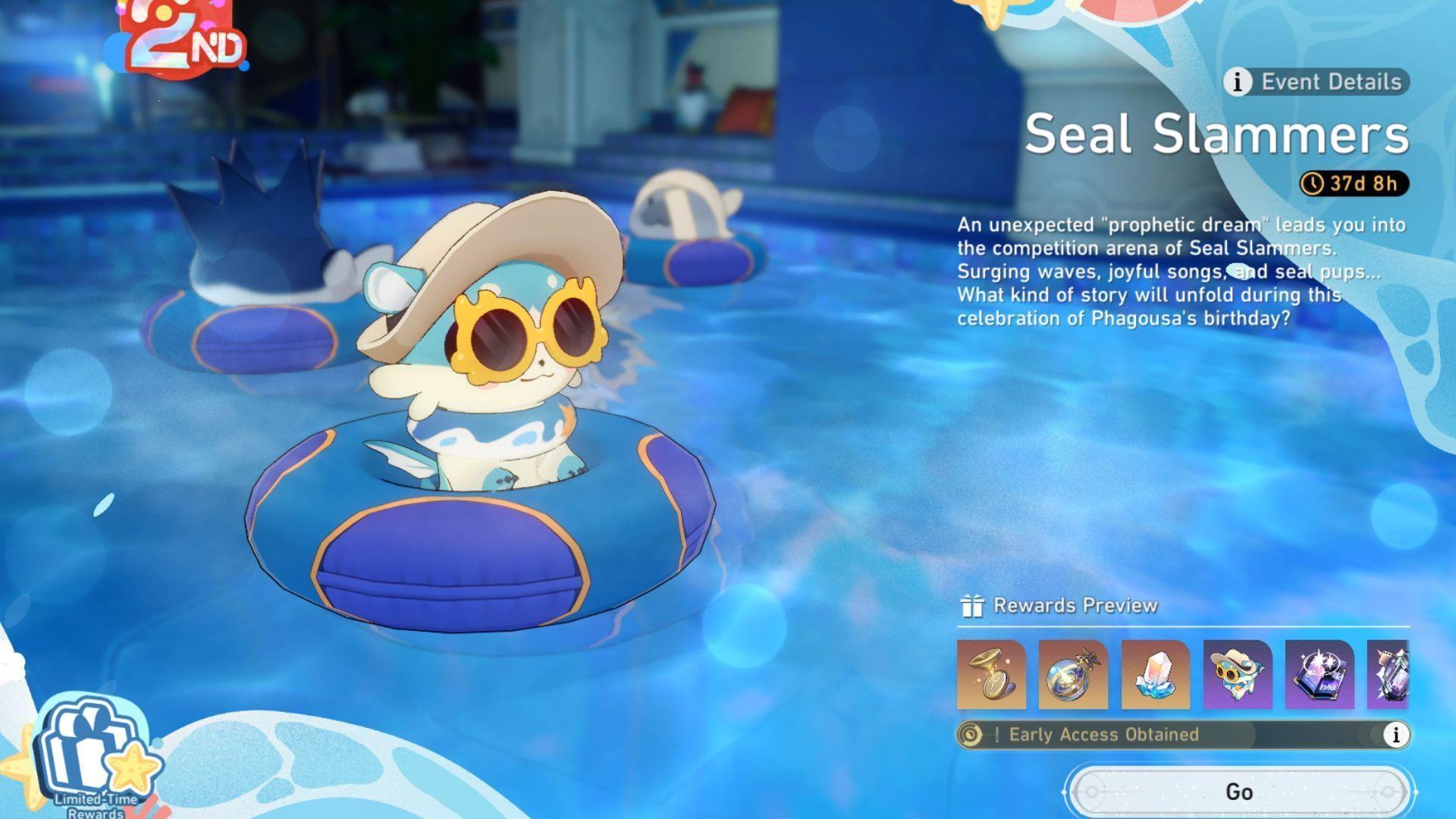The image size is (1456, 819).
Task: Start the event with the Go button
Action: coord(1239,792)
